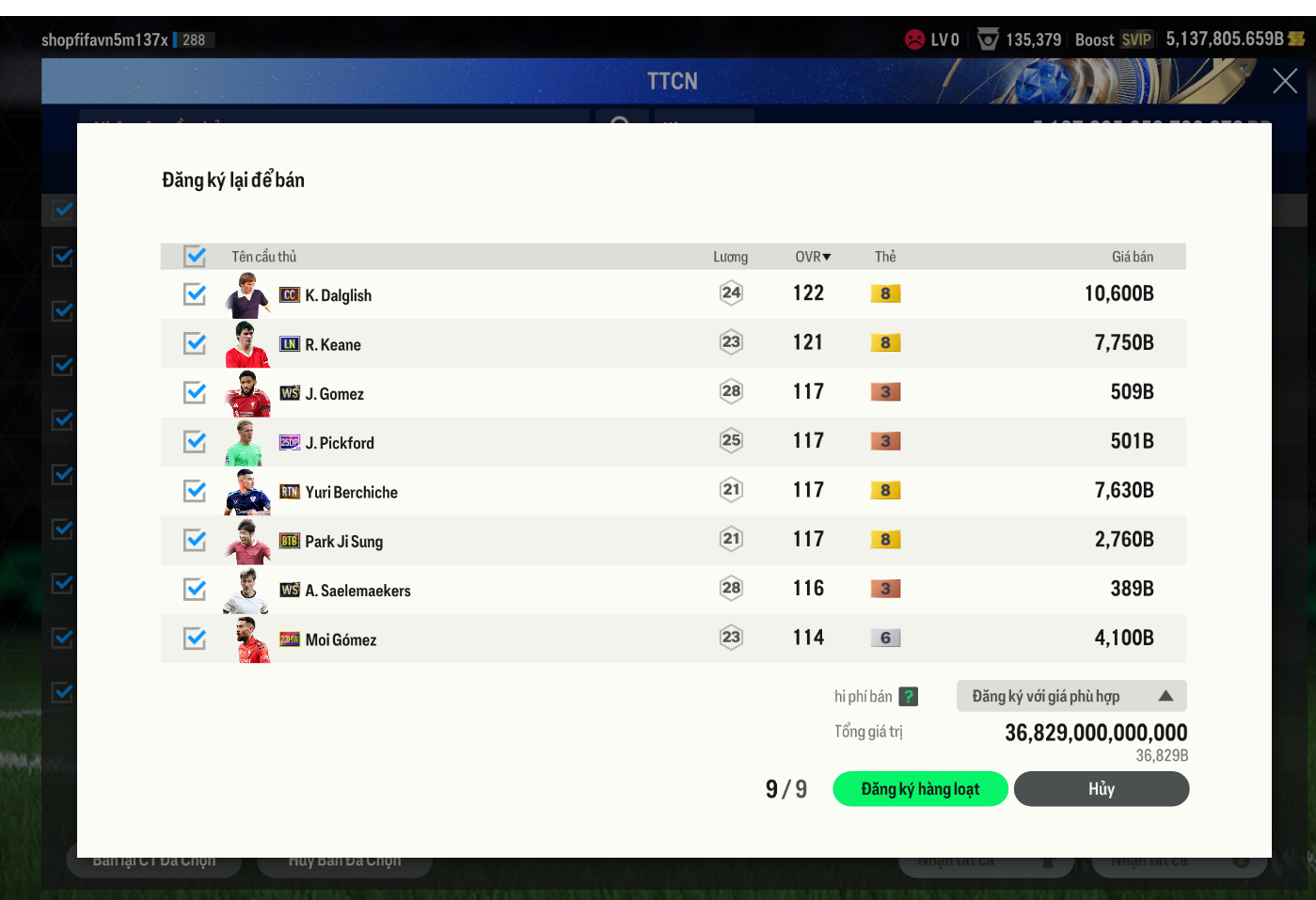Cancel with the Hủy button

pos(1101,789)
